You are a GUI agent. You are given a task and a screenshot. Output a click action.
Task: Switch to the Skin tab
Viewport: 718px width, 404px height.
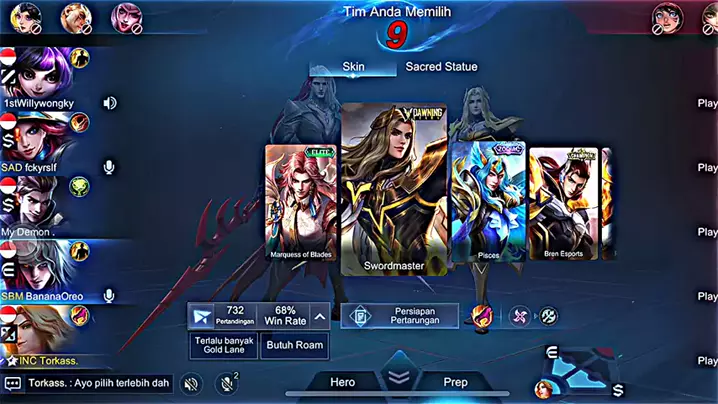[x=354, y=67]
